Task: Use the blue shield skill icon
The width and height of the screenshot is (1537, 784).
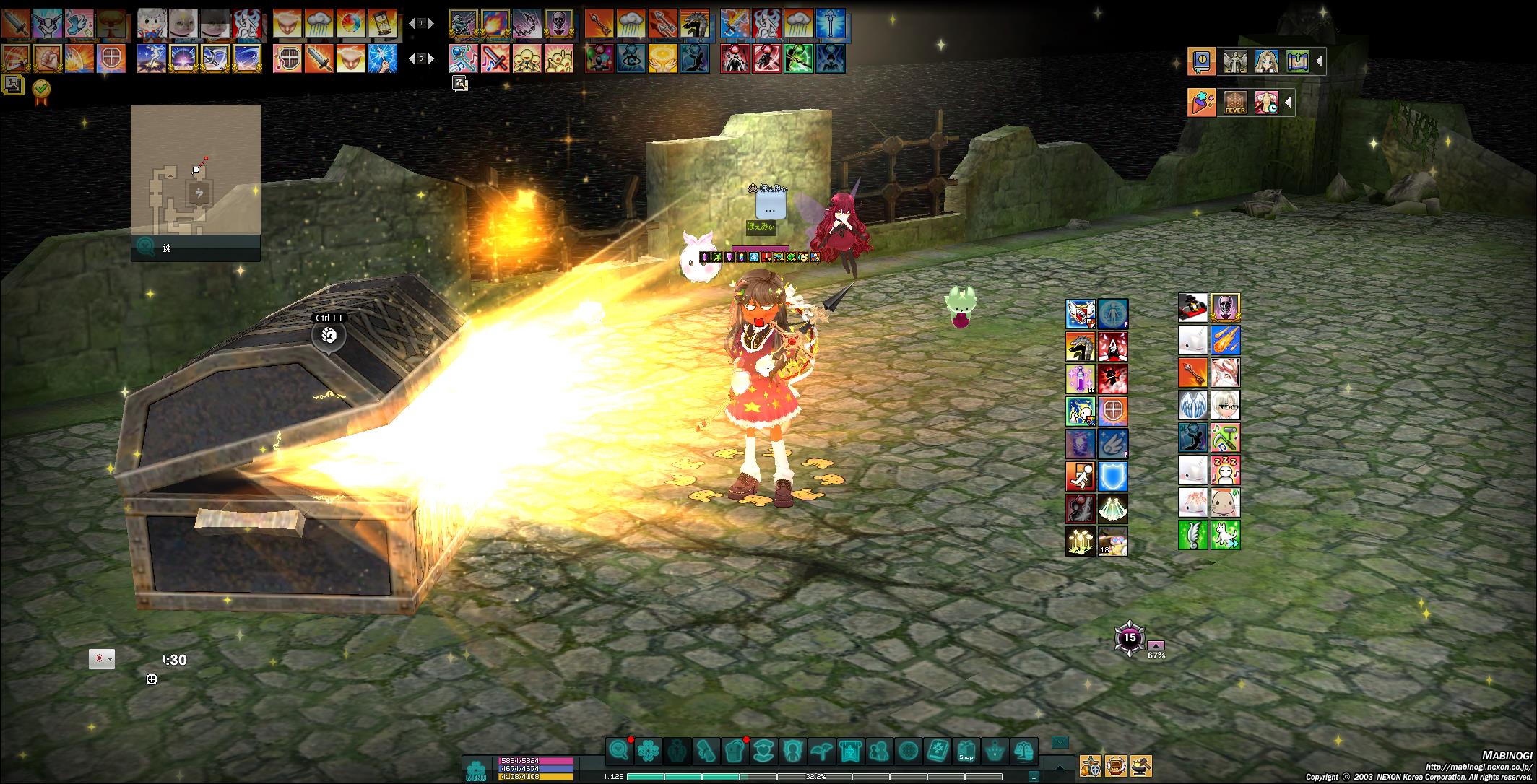Action: tap(1112, 476)
